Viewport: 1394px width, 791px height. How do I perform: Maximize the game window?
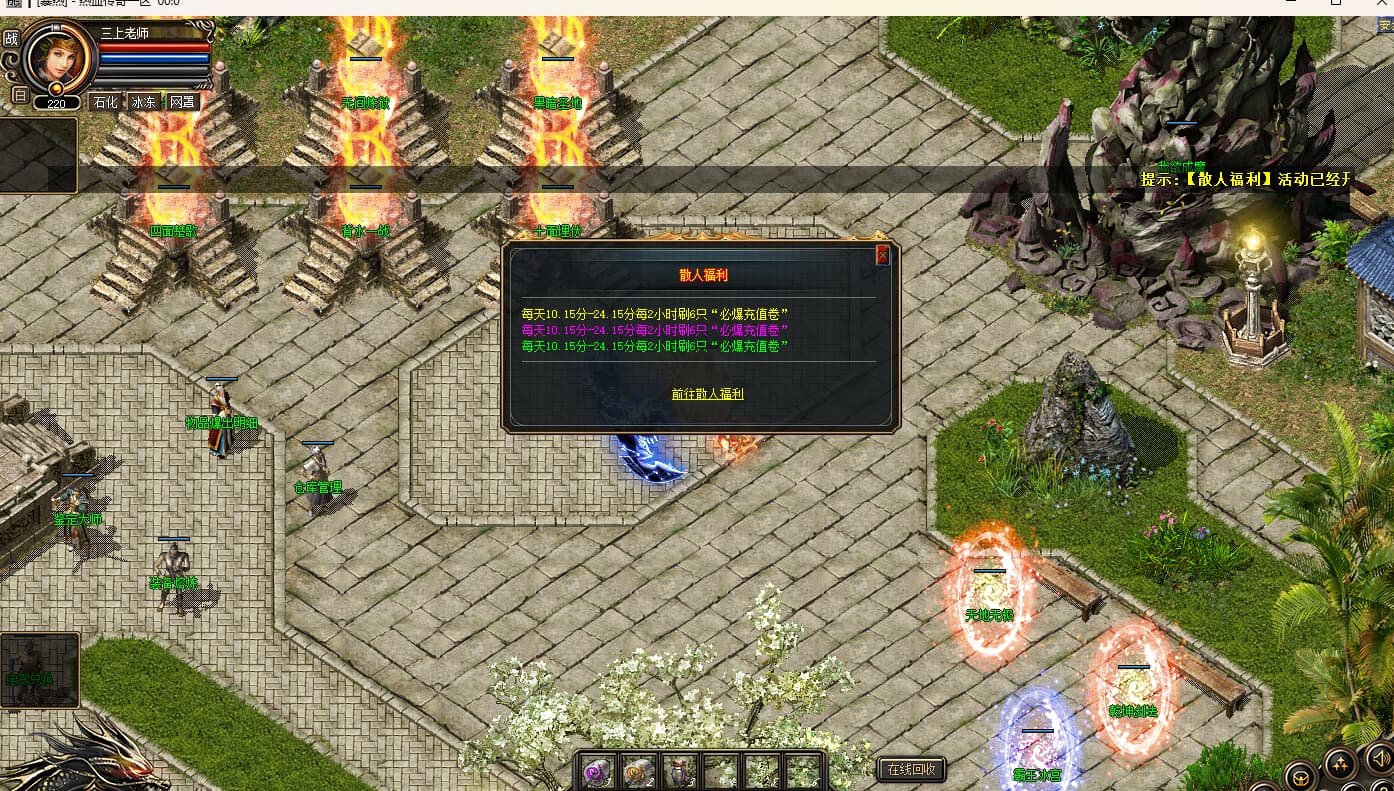[1336, 4]
